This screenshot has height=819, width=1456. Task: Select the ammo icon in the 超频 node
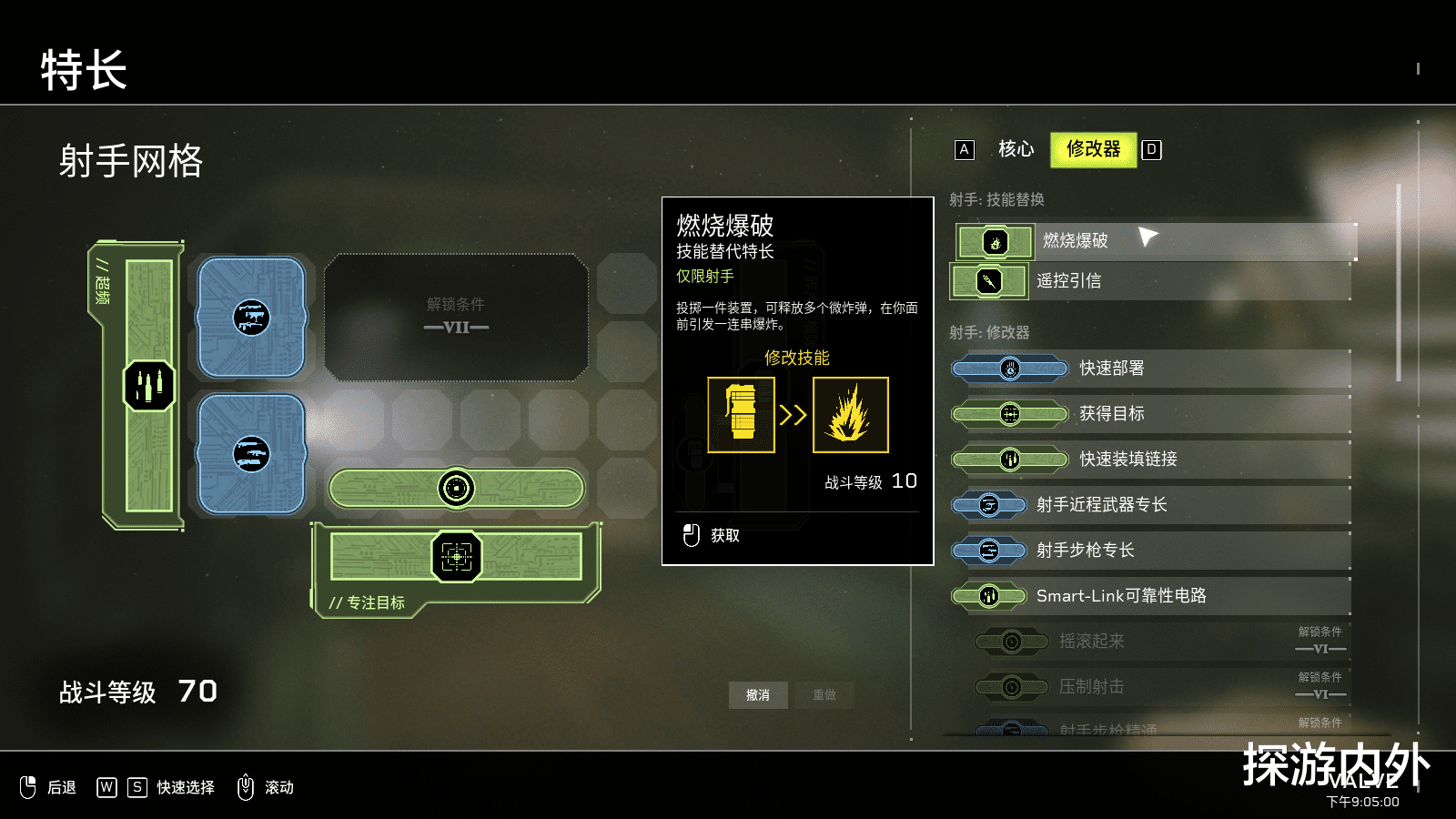148,383
